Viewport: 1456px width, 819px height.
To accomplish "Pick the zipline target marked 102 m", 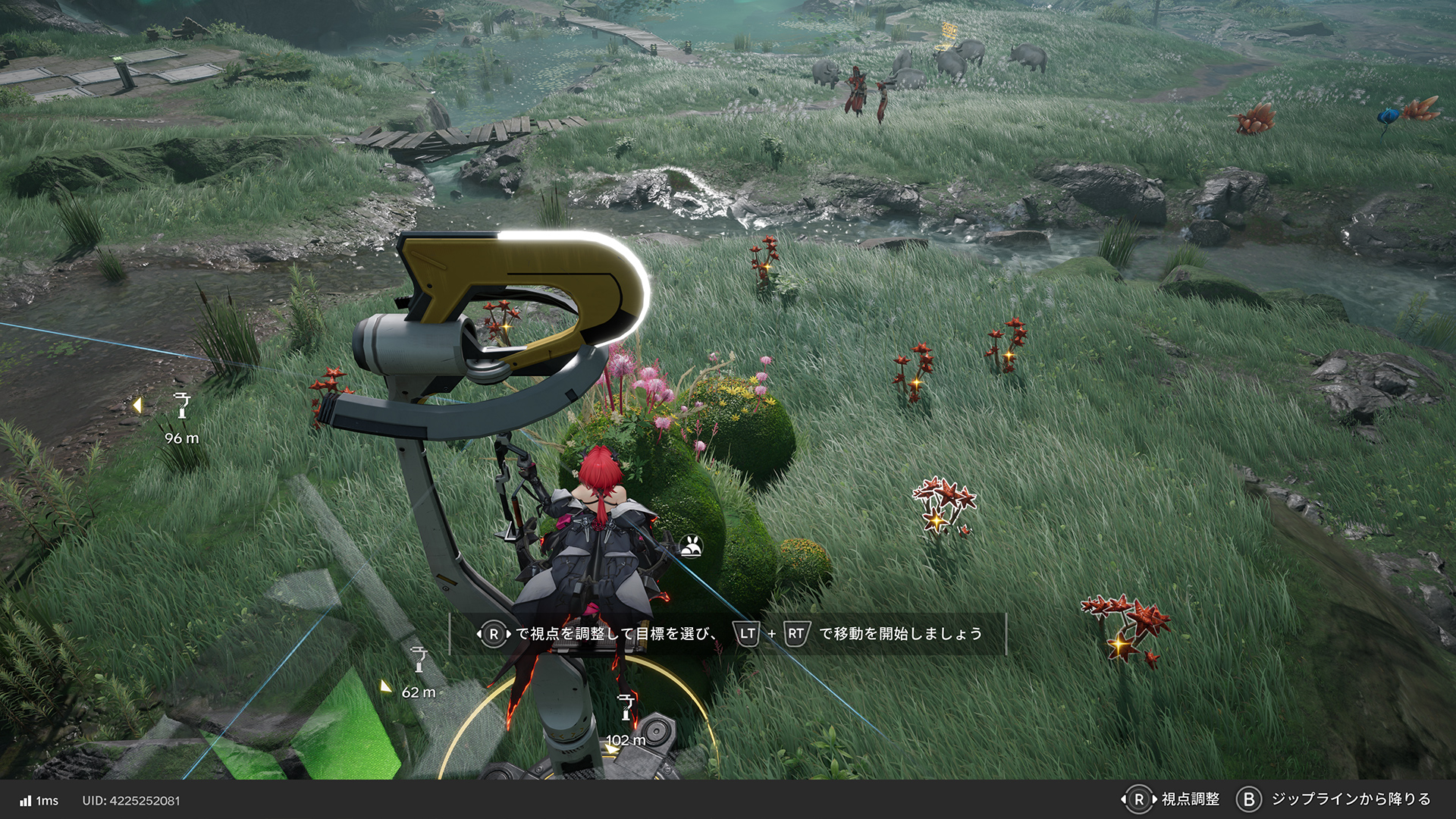I will (x=626, y=708).
